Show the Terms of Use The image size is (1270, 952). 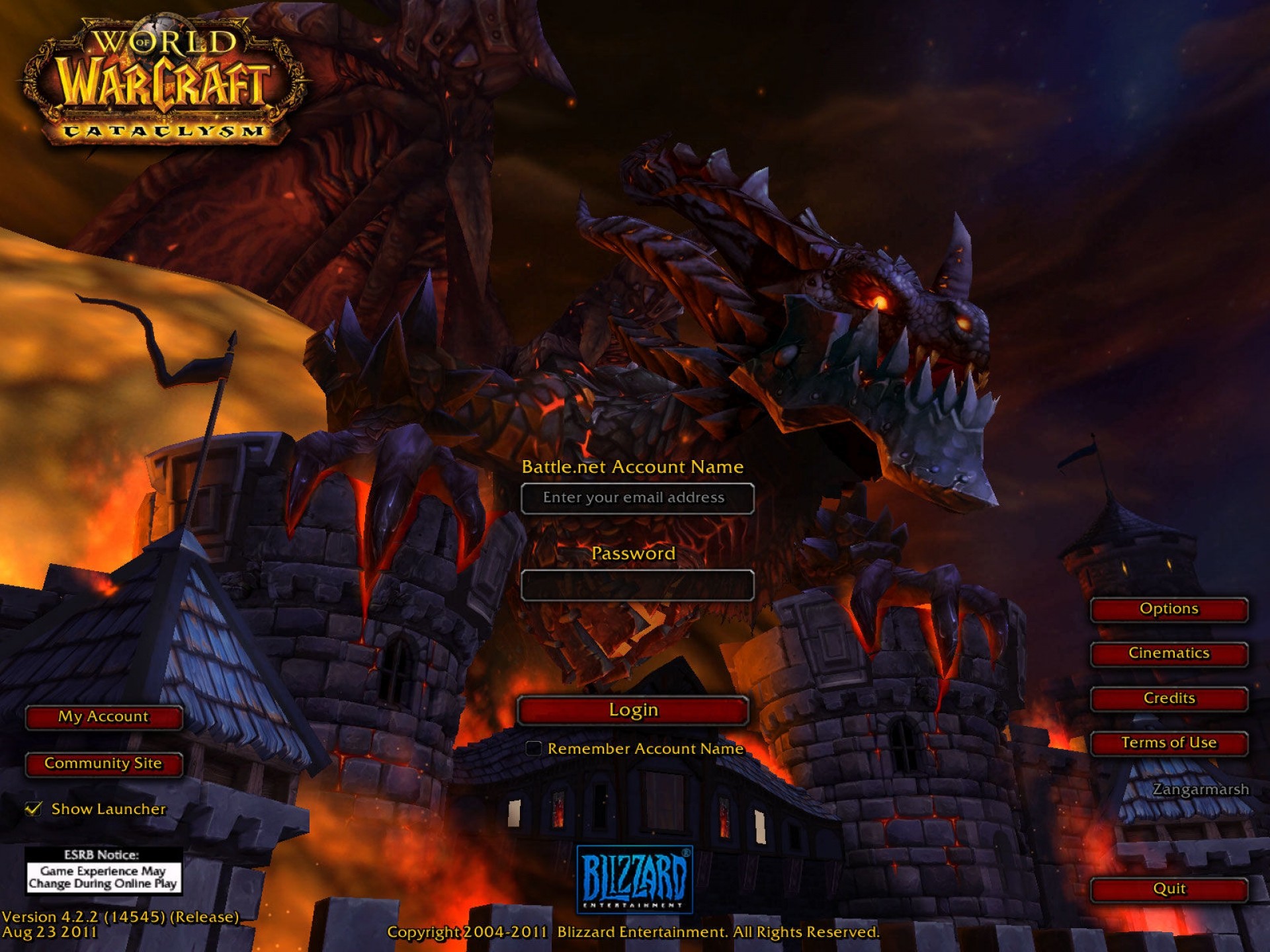1169,743
